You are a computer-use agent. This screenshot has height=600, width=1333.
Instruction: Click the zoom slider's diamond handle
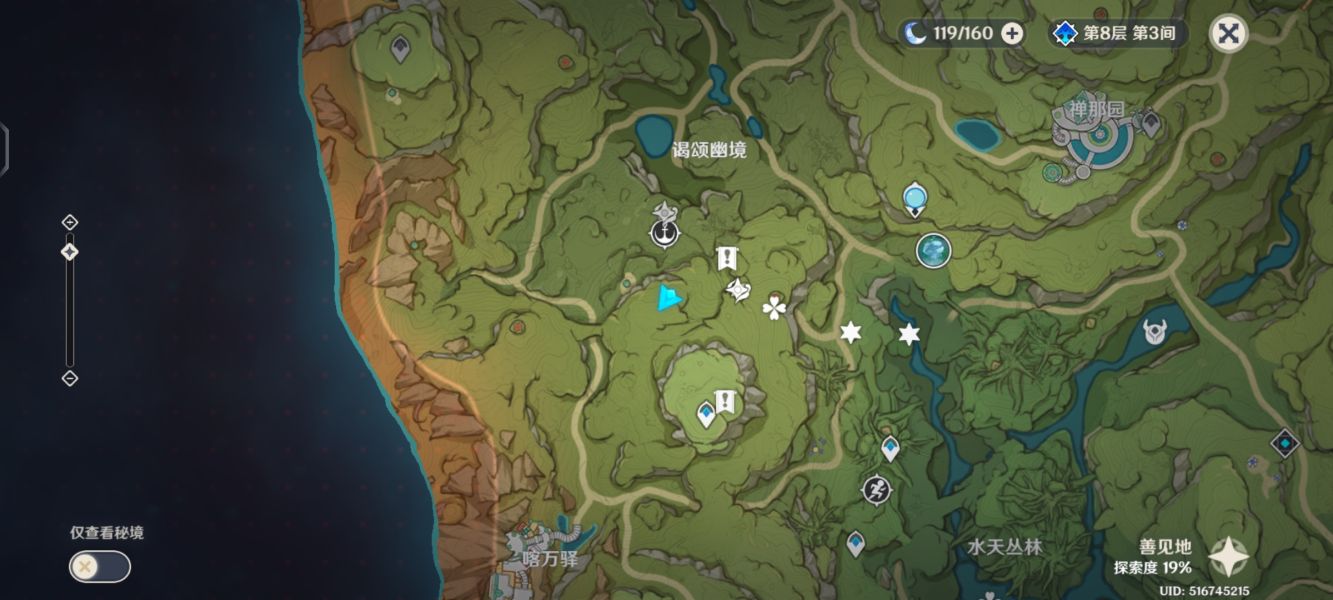[x=69, y=252]
